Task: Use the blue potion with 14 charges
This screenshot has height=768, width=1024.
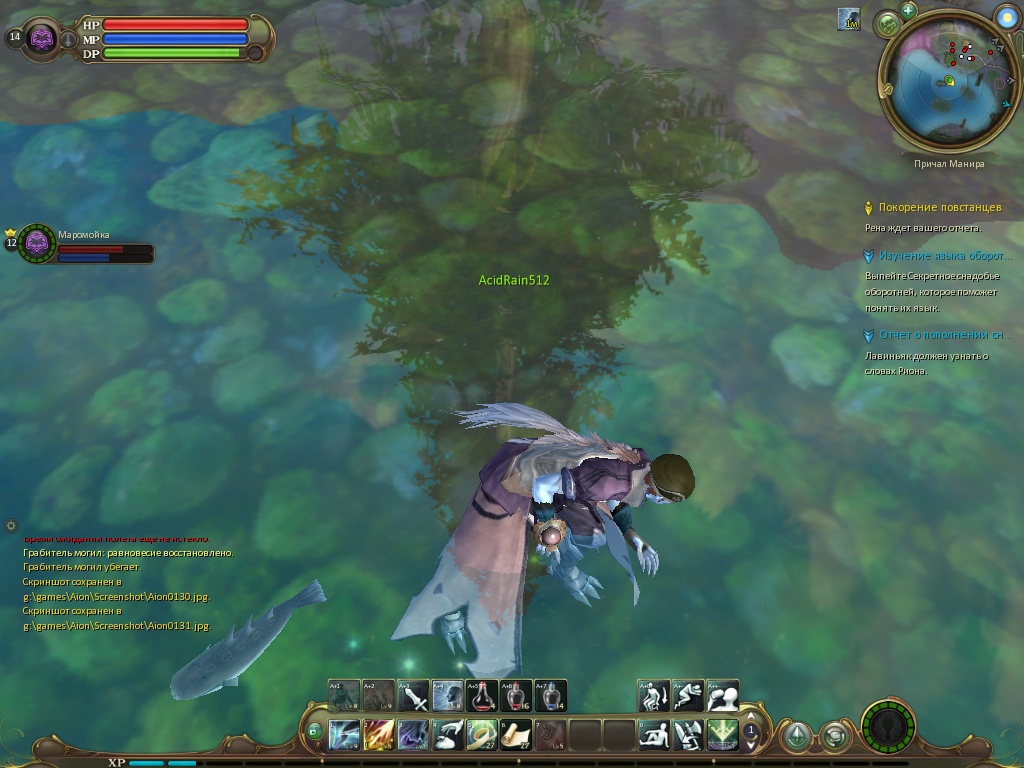Action: pyautogui.click(x=550, y=695)
